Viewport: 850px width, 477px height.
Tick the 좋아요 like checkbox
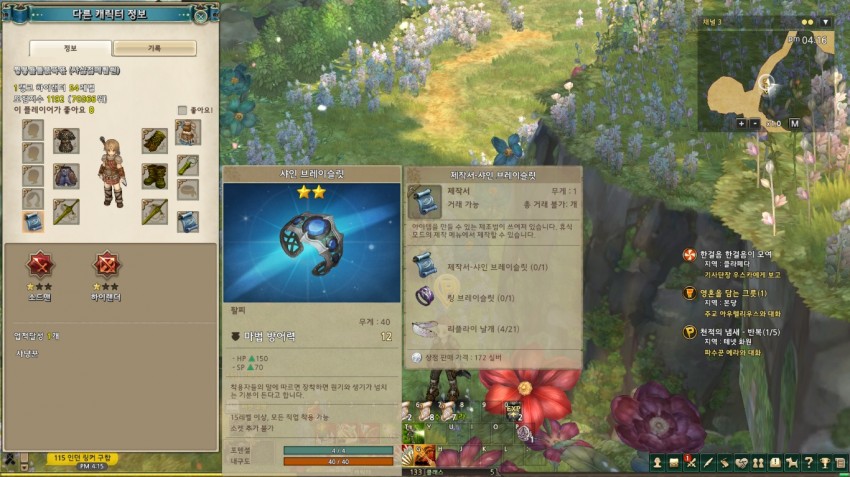pos(182,110)
